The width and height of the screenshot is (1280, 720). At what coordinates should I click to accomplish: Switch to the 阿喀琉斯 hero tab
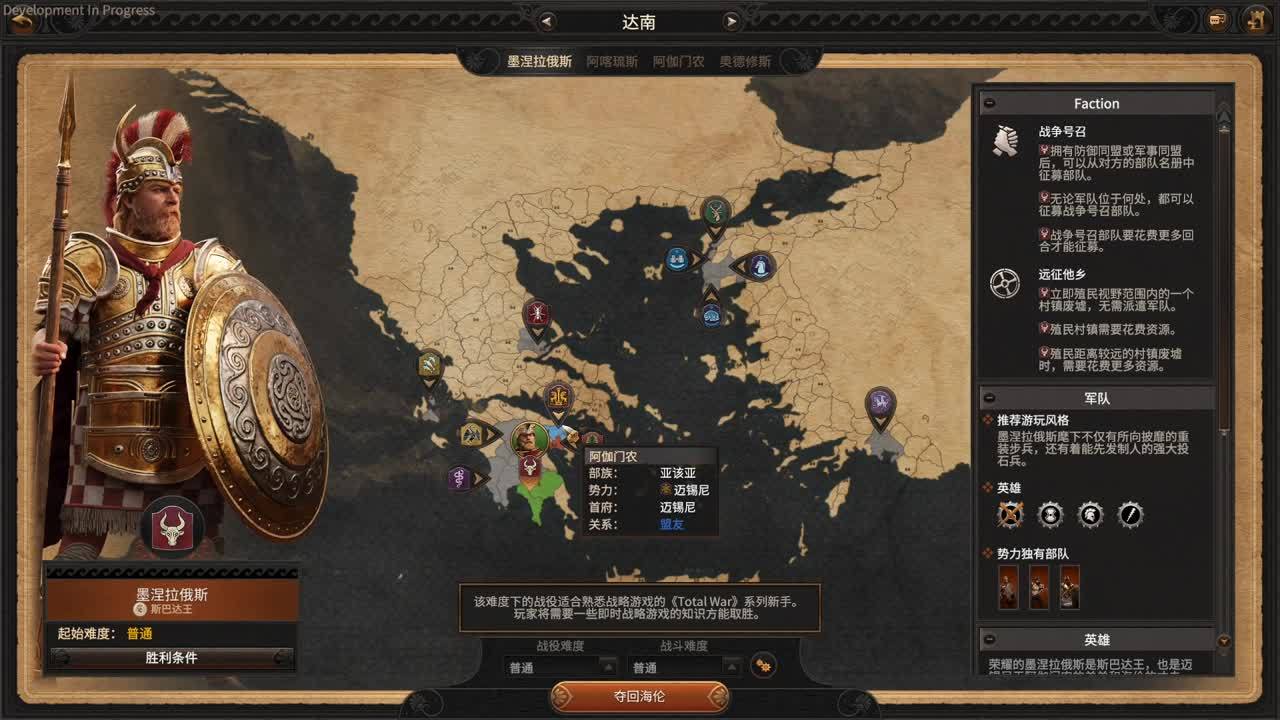(x=612, y=61)
